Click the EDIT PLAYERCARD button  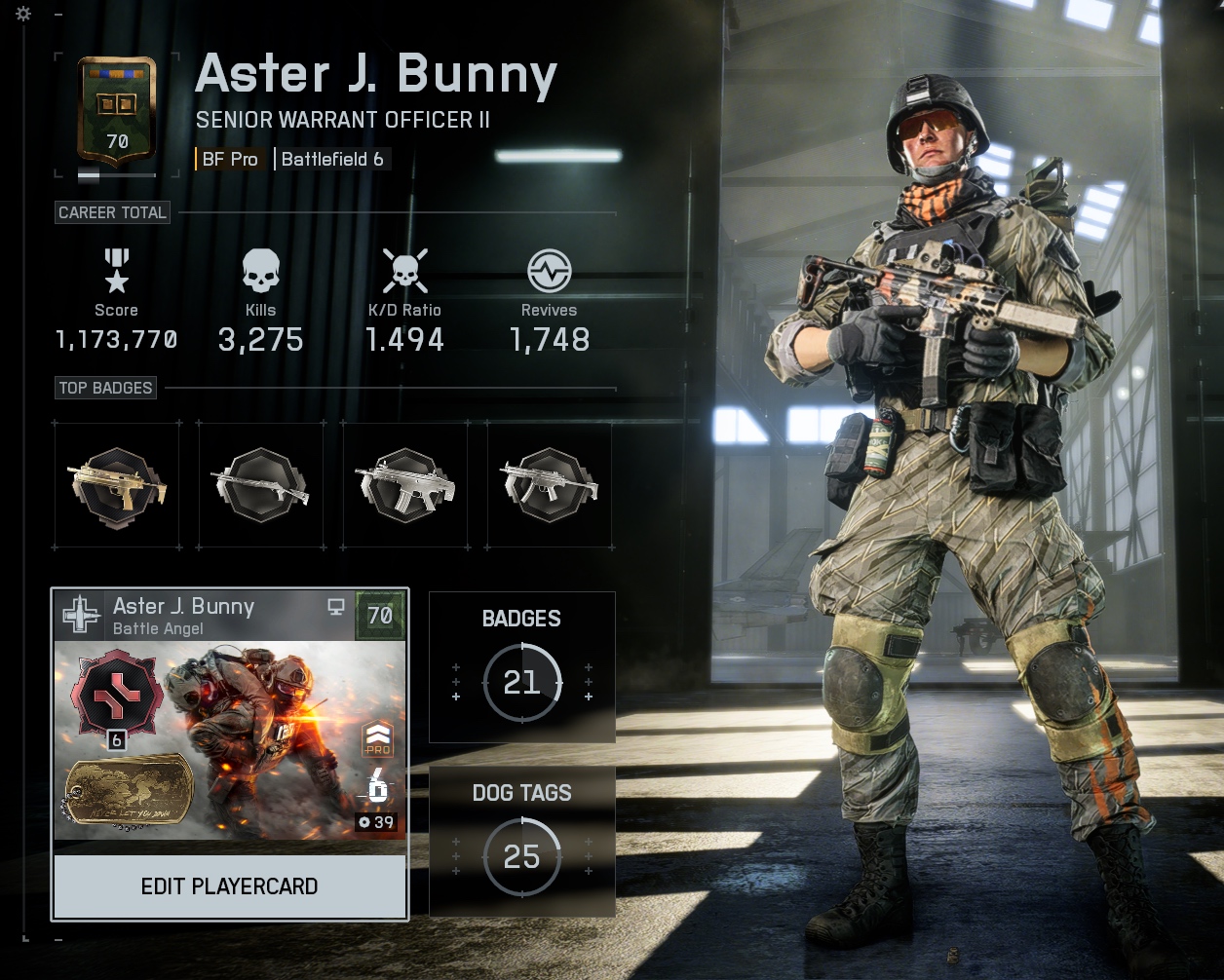pyautogui.click(x=229, y=886)
